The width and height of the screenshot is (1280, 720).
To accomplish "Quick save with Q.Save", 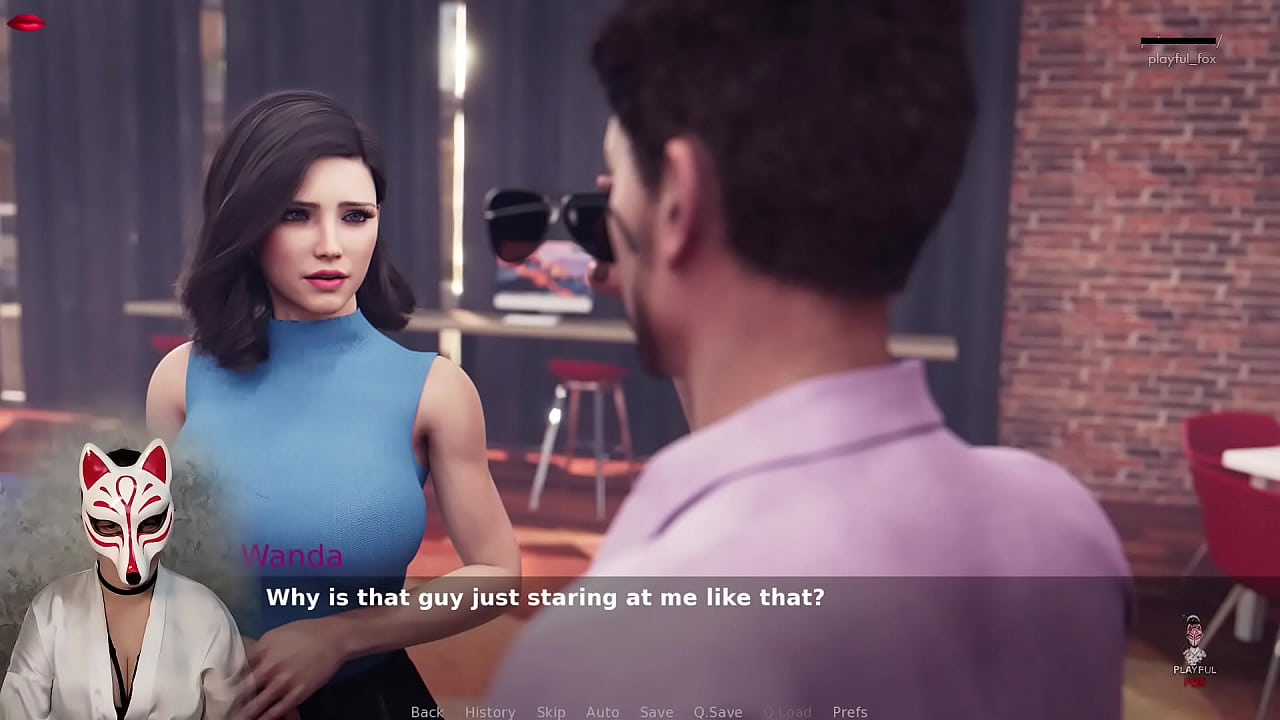I will (718, 712).
